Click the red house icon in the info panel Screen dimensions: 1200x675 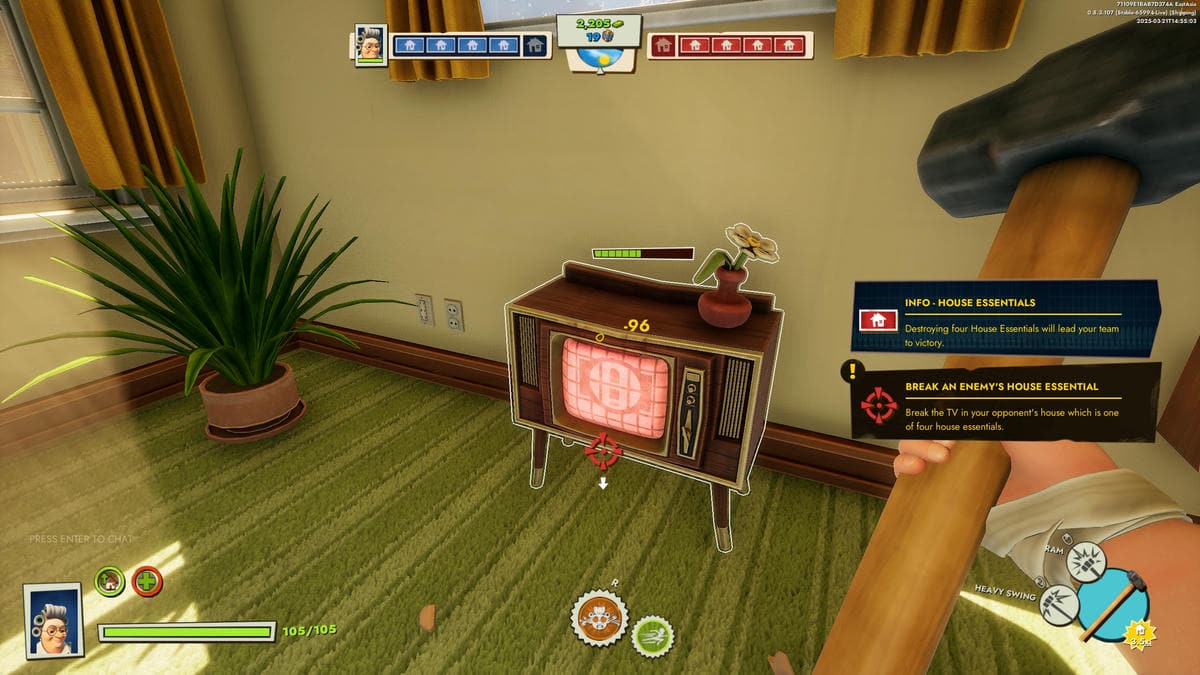point(877,320)
